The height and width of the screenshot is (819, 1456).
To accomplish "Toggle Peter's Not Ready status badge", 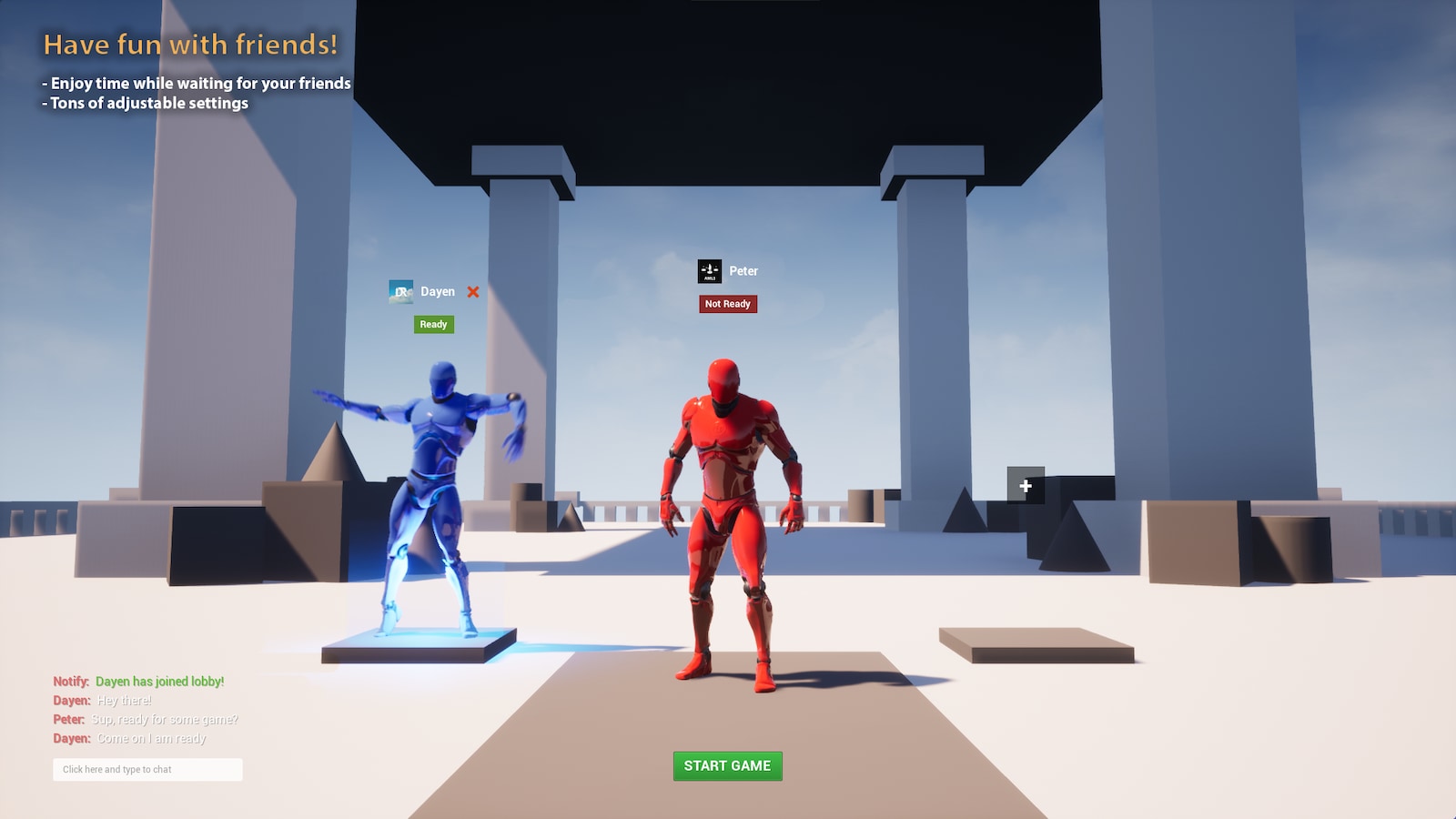I will pos(726,304).
